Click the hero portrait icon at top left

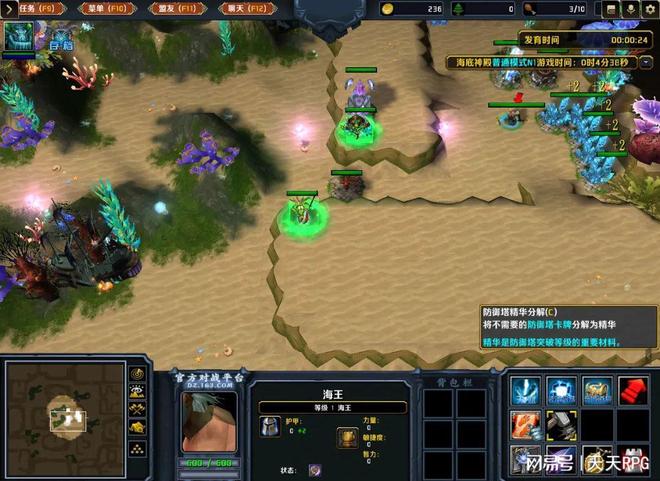click(x=19, y=36)
